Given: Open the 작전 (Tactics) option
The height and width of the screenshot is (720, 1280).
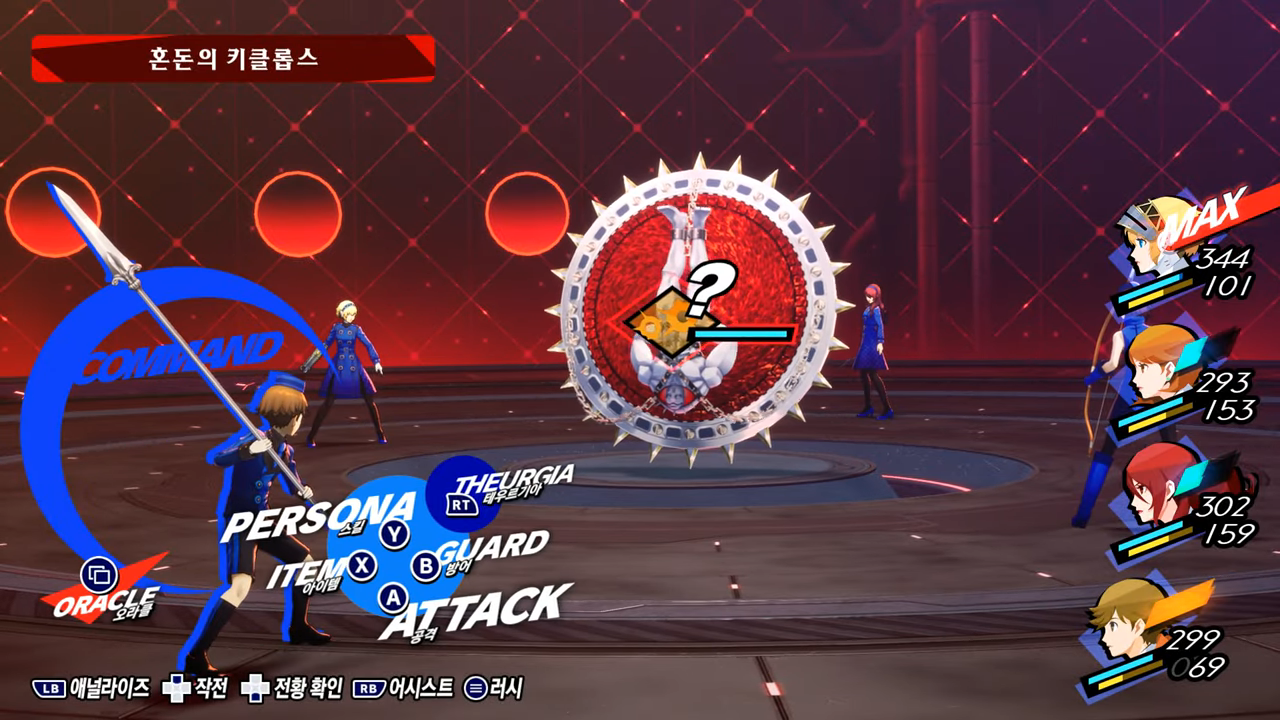Looking at the screenshot, I should click(197, 688).
